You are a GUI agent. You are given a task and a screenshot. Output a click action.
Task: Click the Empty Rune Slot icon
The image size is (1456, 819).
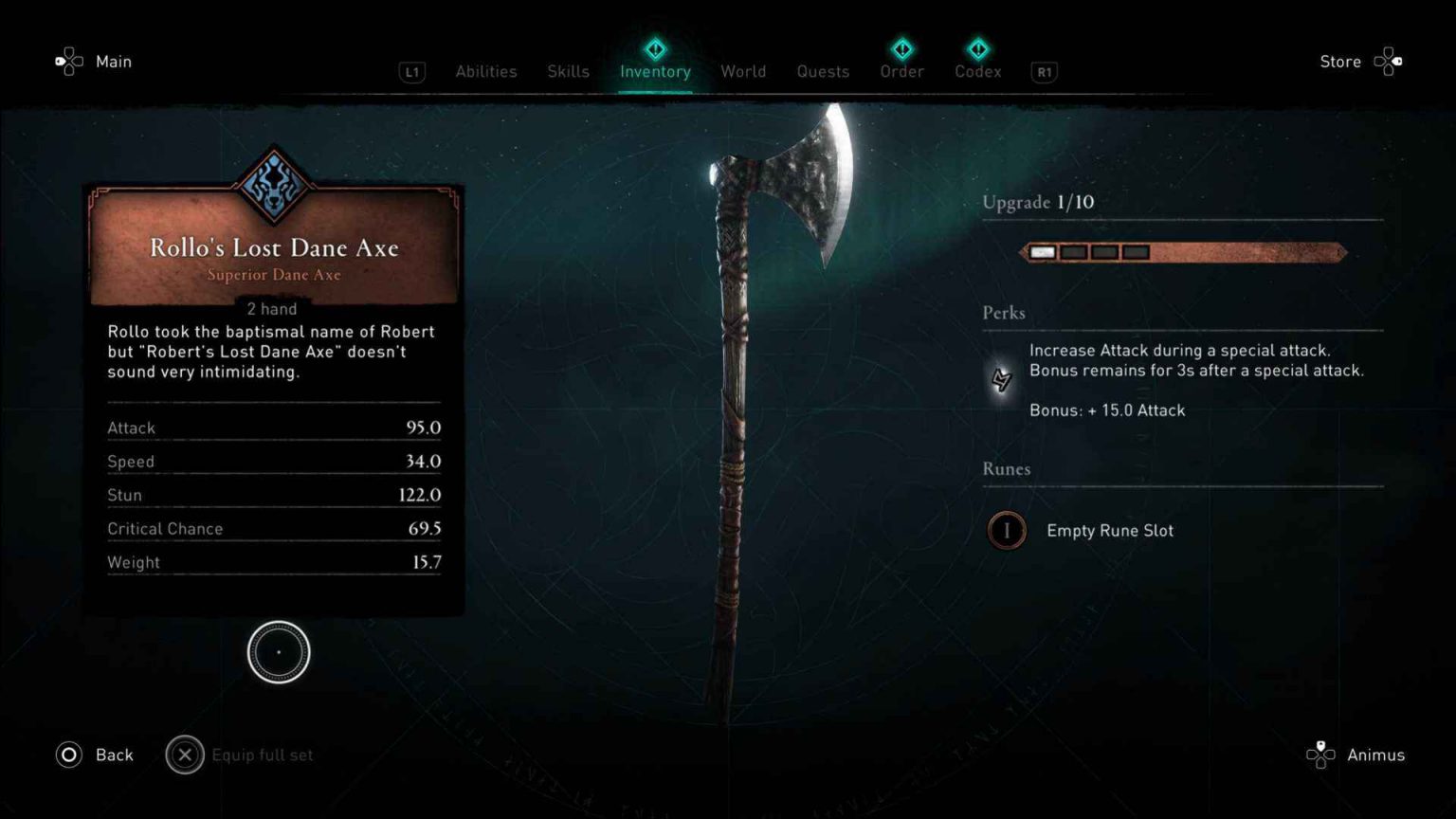pyautogui.click(x=1007, y=531)
